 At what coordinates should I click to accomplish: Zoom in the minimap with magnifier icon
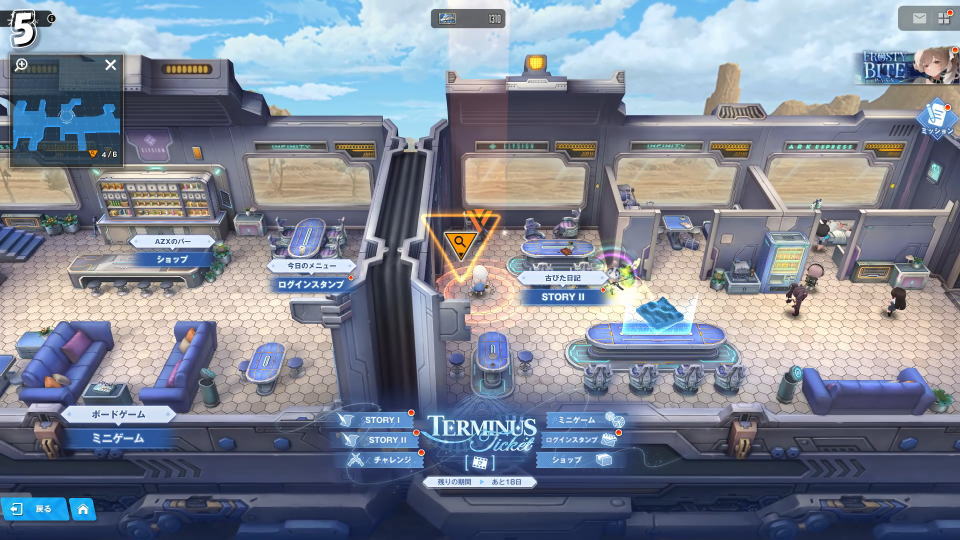click(x=22, y=65)
